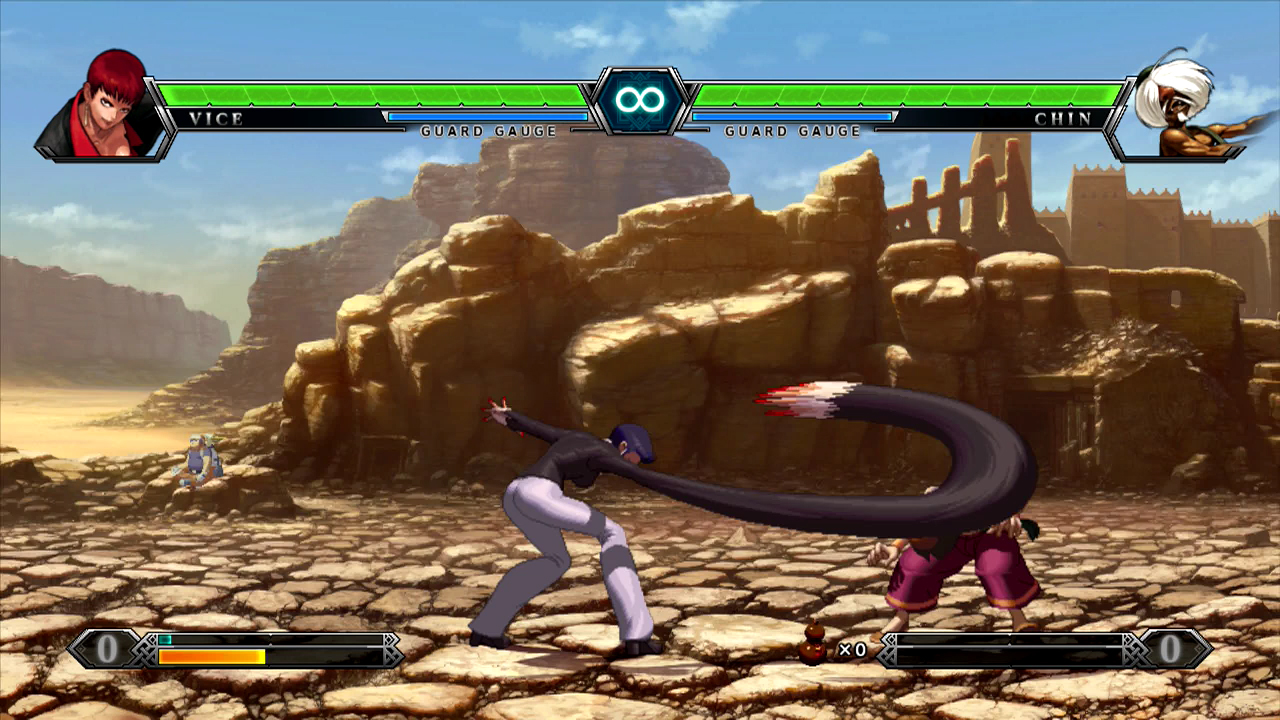1280x720 pixels.
Task: Click Chin's character portrait
Action: 1178,108
